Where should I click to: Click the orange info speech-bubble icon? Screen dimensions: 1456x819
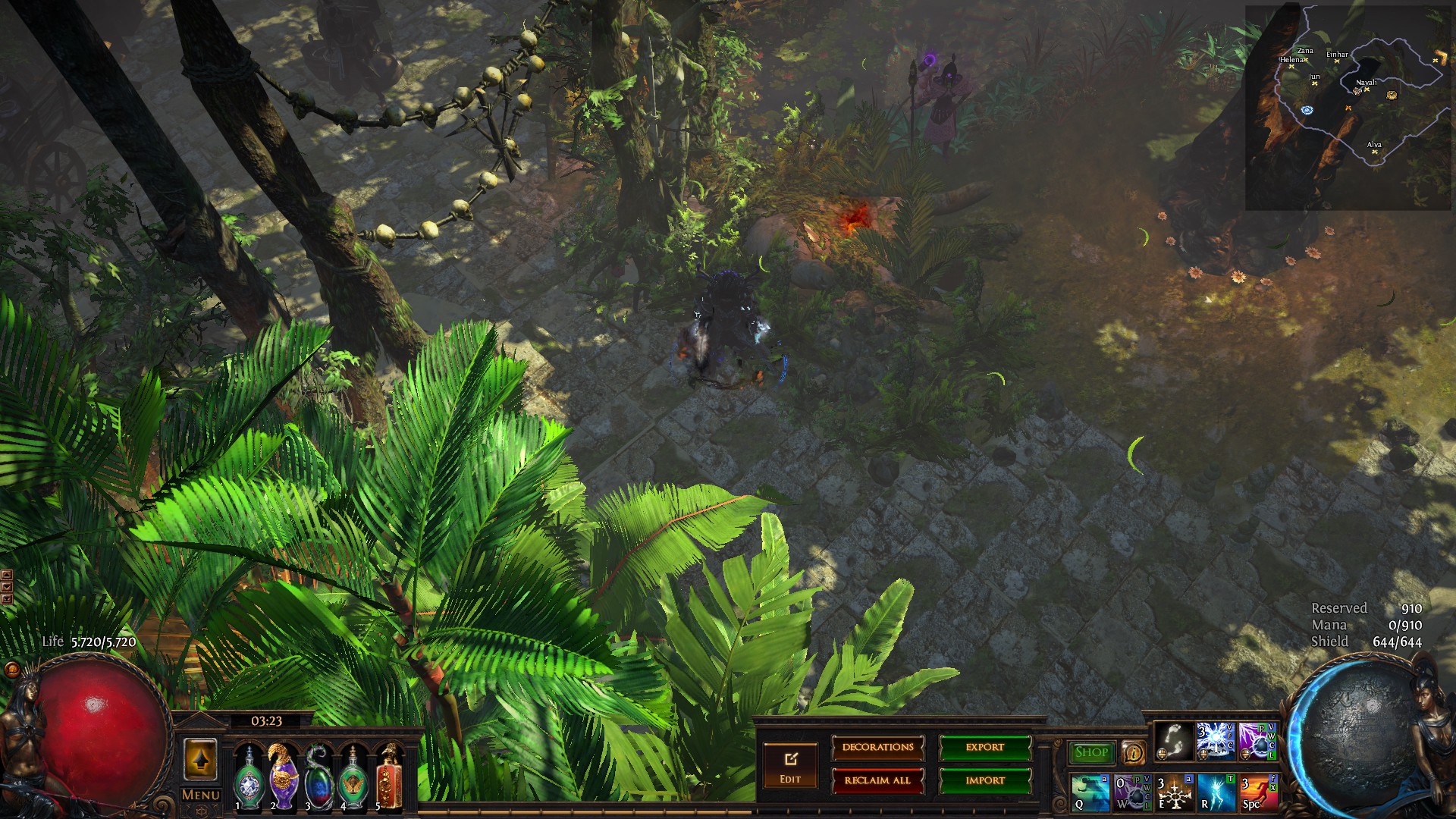coord(1133,753)
